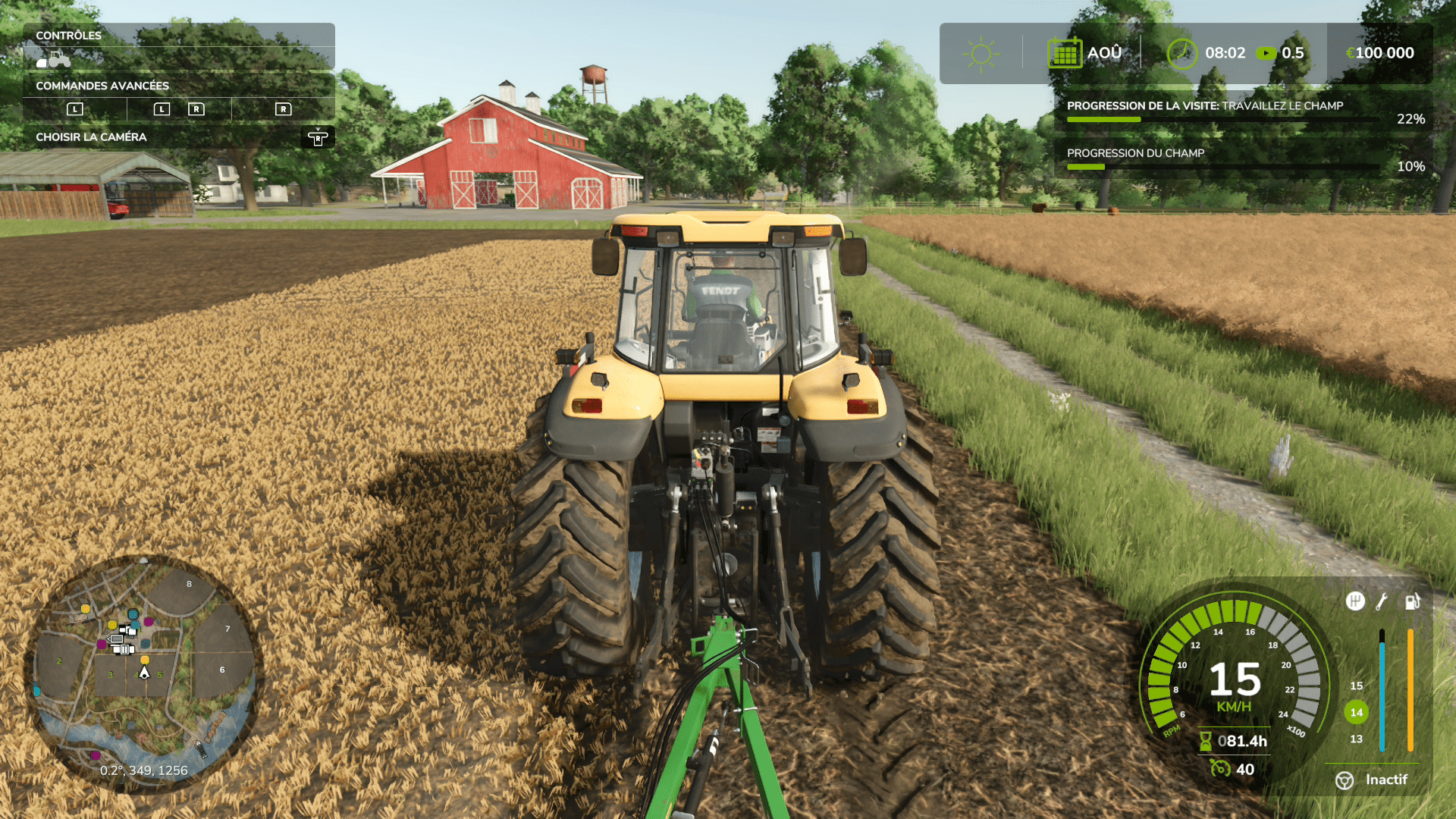Click the cruise control icon beside 40
This screenshot has width=1456, height=819.
pos(1220,769)
